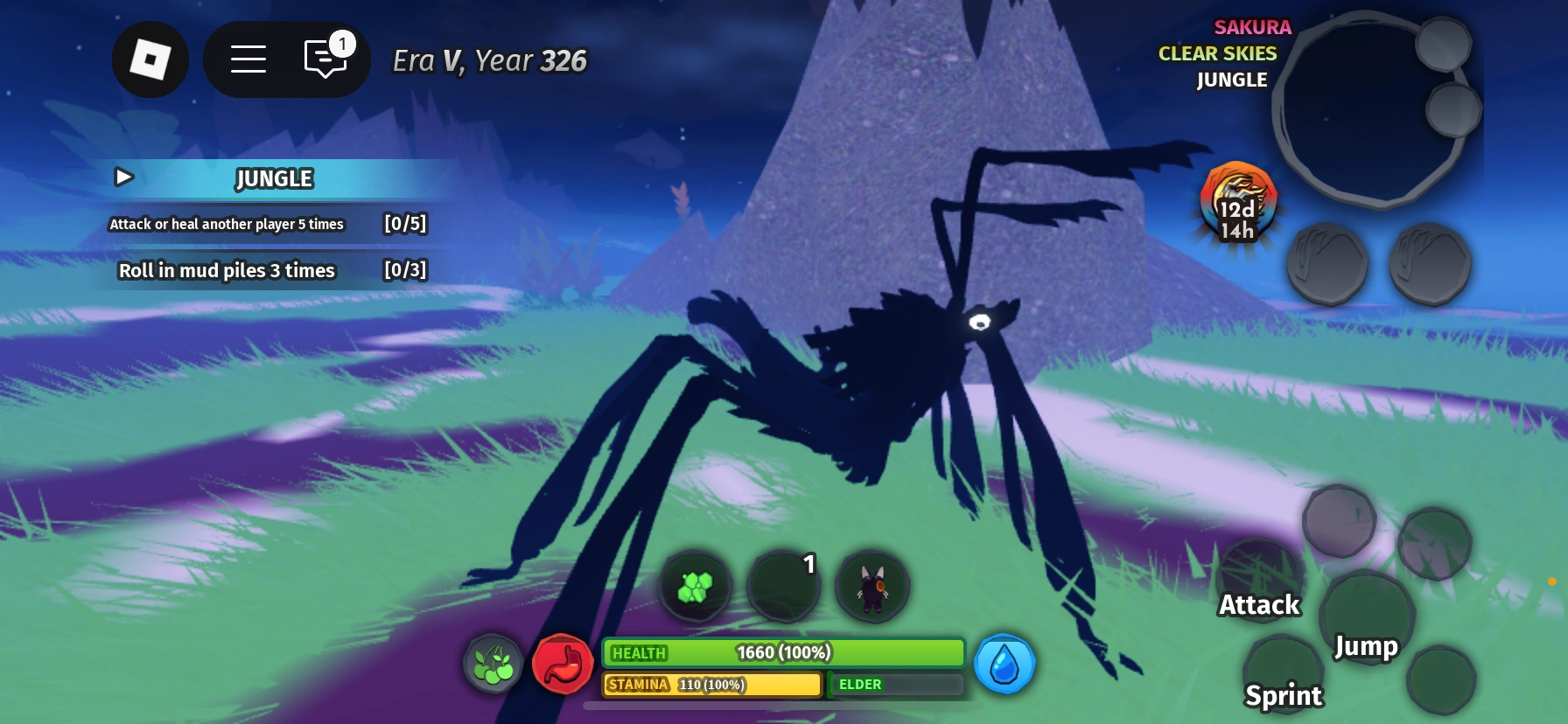Open the berries food indicator icon

(491, 665)
